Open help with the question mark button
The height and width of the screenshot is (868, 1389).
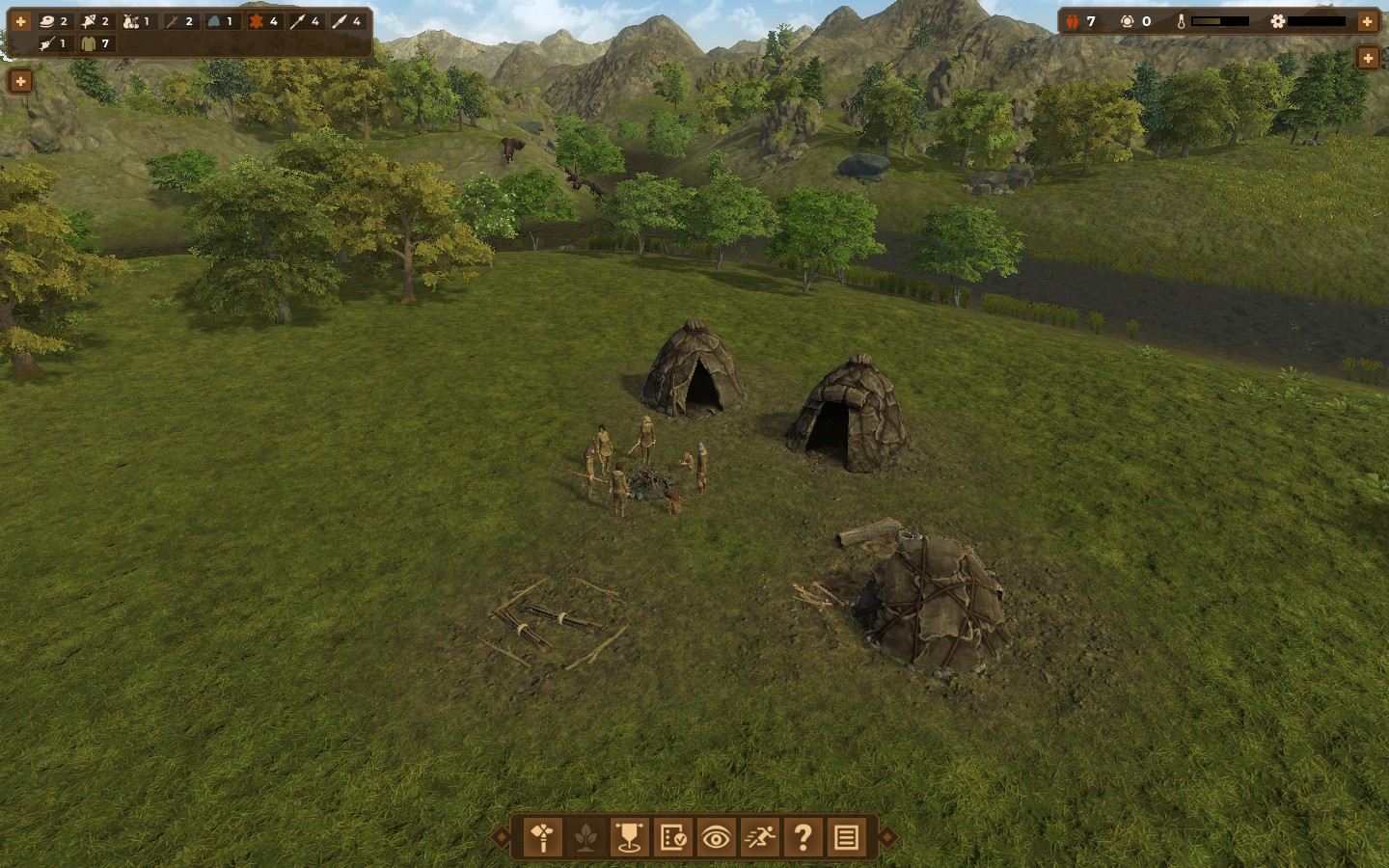pos(803,837)
